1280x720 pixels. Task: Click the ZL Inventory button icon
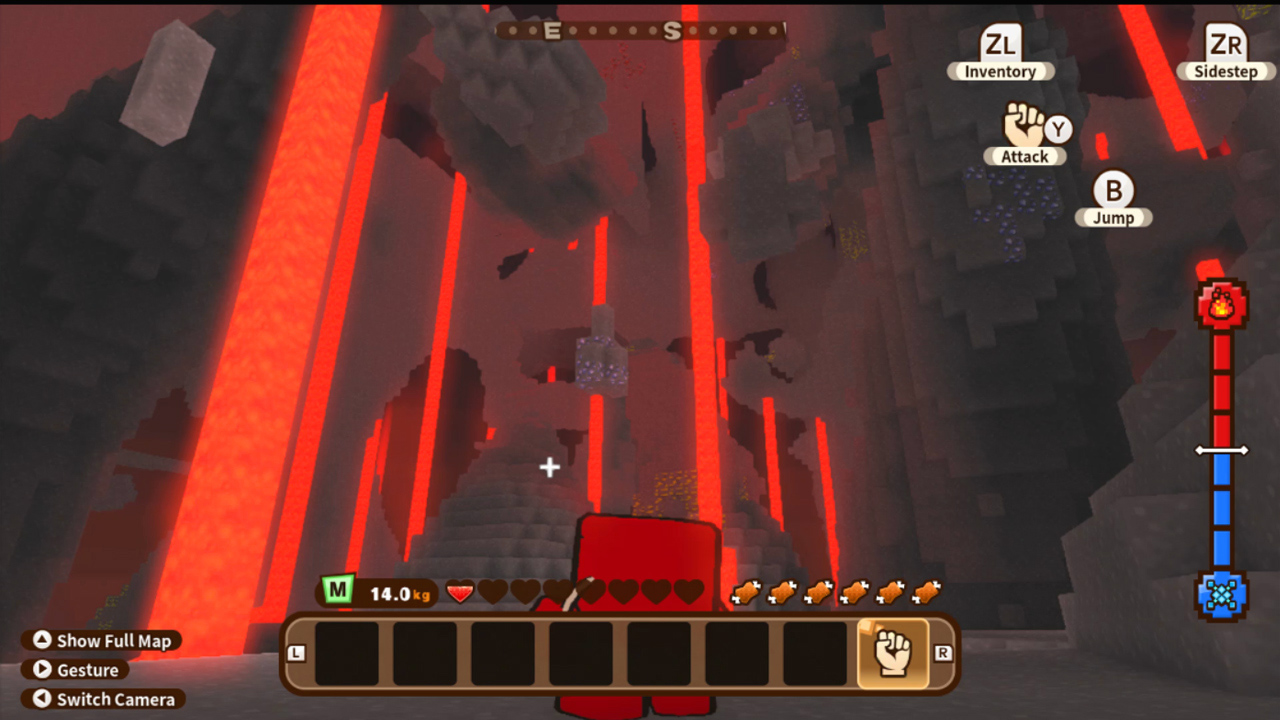pyautogui.click(x=999, y=42)
